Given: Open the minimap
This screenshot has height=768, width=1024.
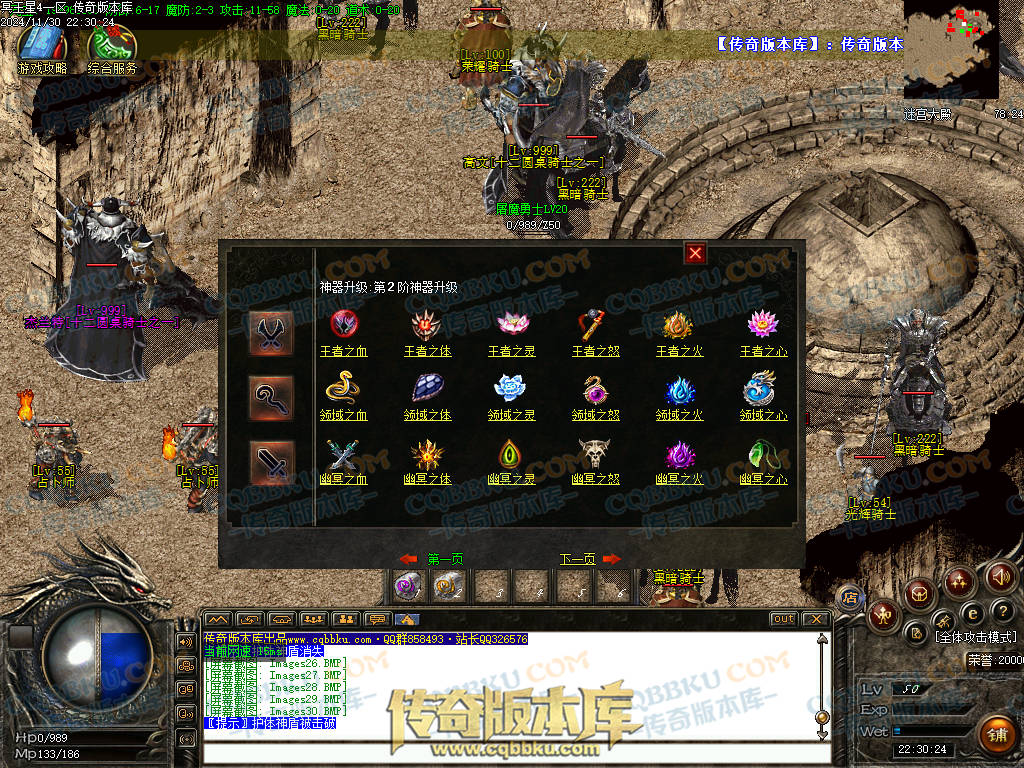Looking at the screenshot, I should pyautogui.click(x=951, y=49).
